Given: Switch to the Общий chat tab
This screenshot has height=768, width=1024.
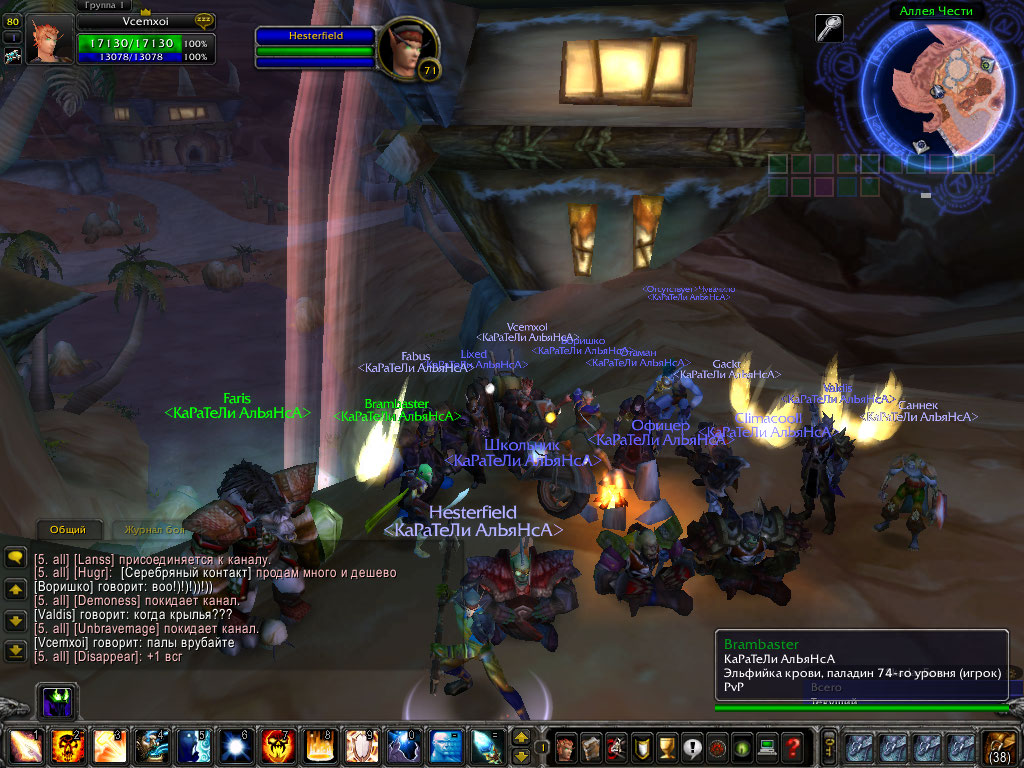Looking at the screenshot, I should coord(68,529).
